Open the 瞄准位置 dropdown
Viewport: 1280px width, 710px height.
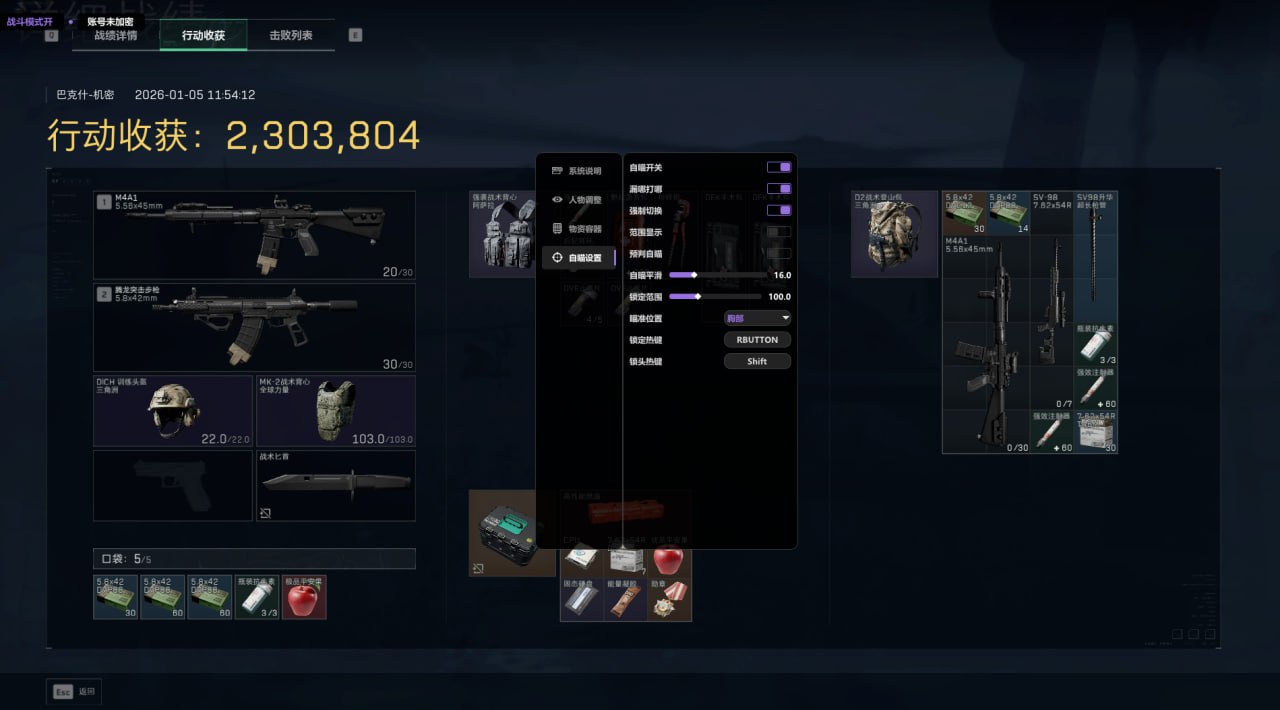(757, 318)
